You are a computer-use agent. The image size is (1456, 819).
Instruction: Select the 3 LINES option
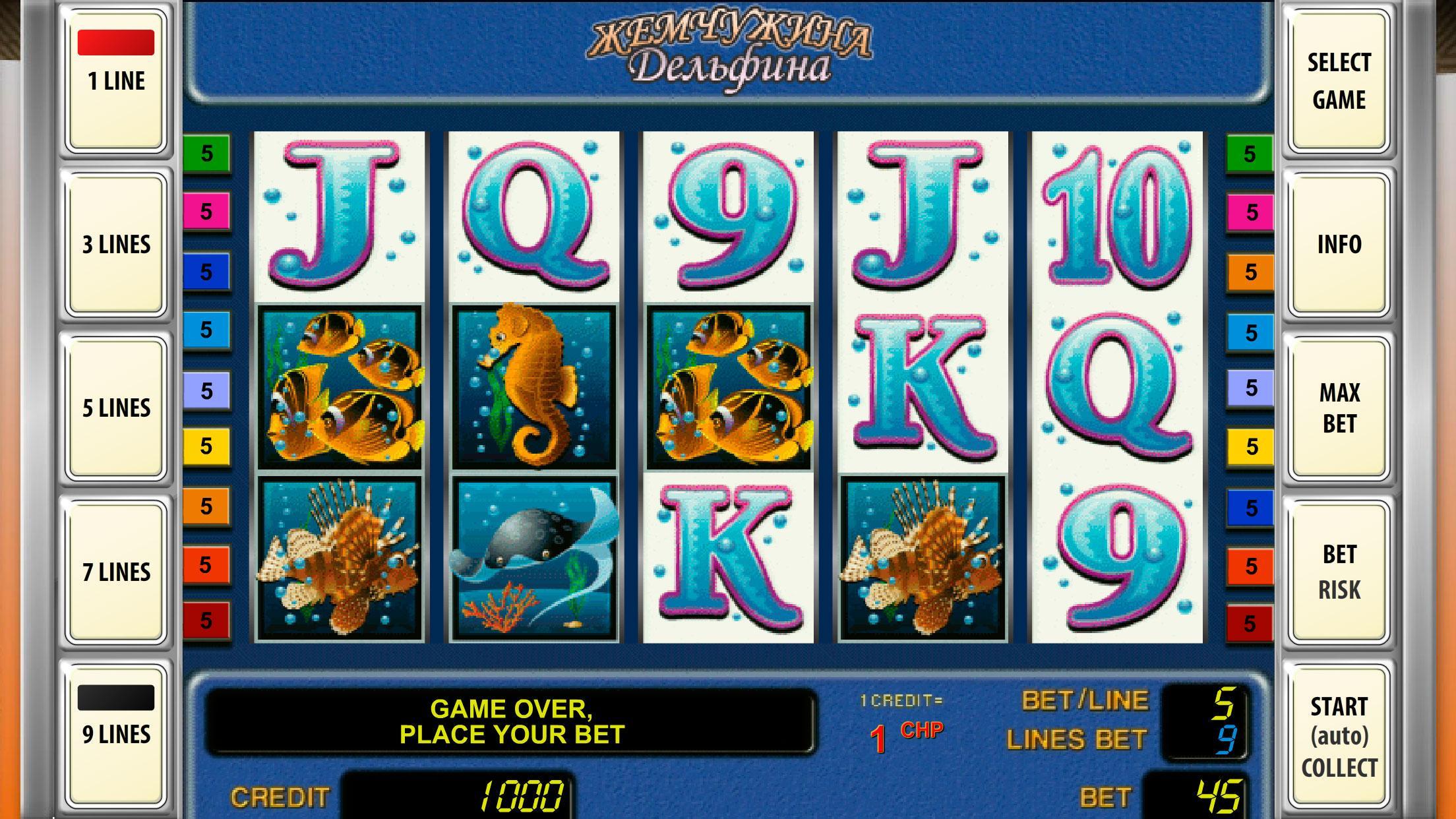pyautogui.click(x=116, y=244)
